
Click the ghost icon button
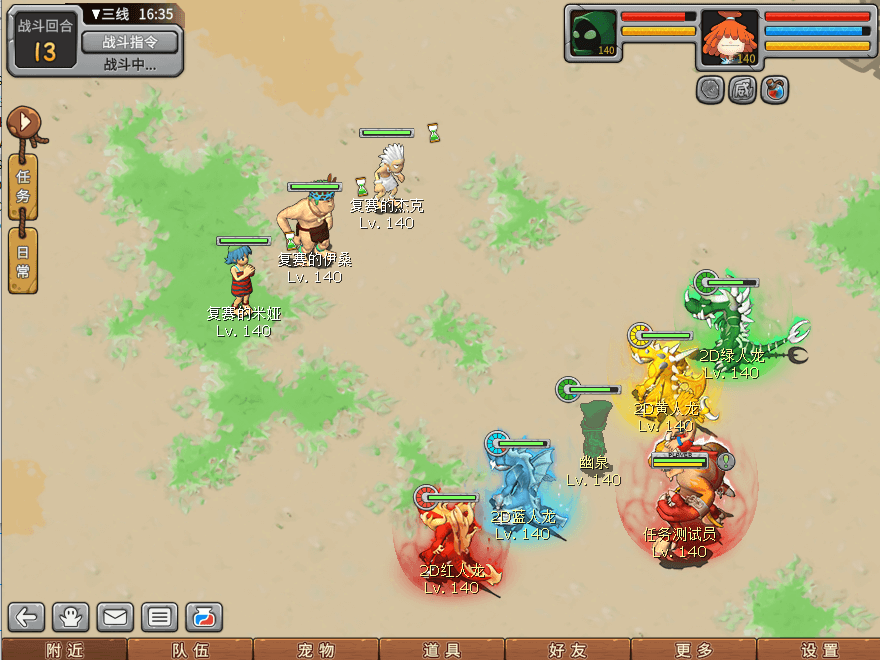[71, 616]
